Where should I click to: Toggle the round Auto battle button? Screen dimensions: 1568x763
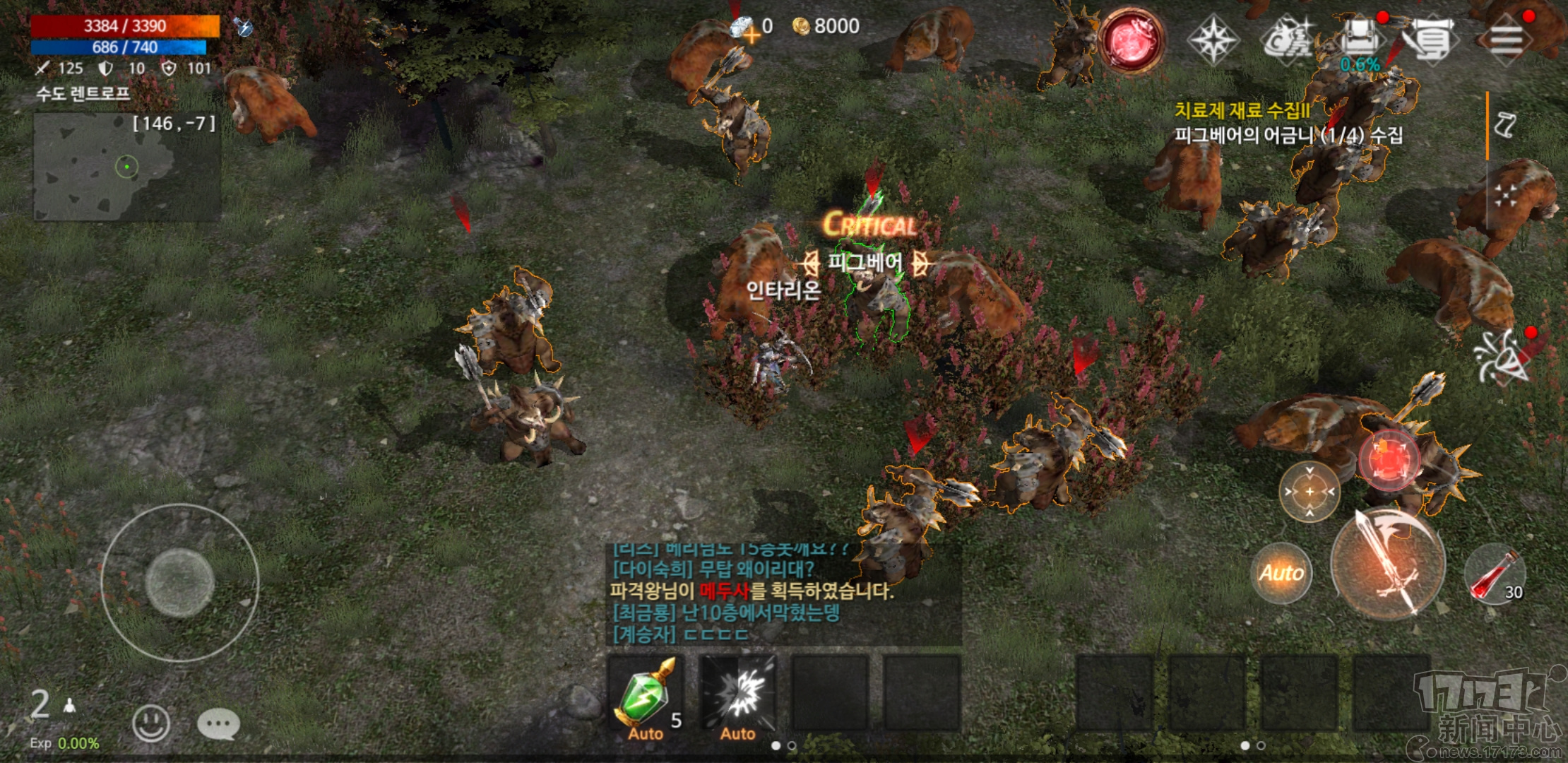click(1281, 572)
